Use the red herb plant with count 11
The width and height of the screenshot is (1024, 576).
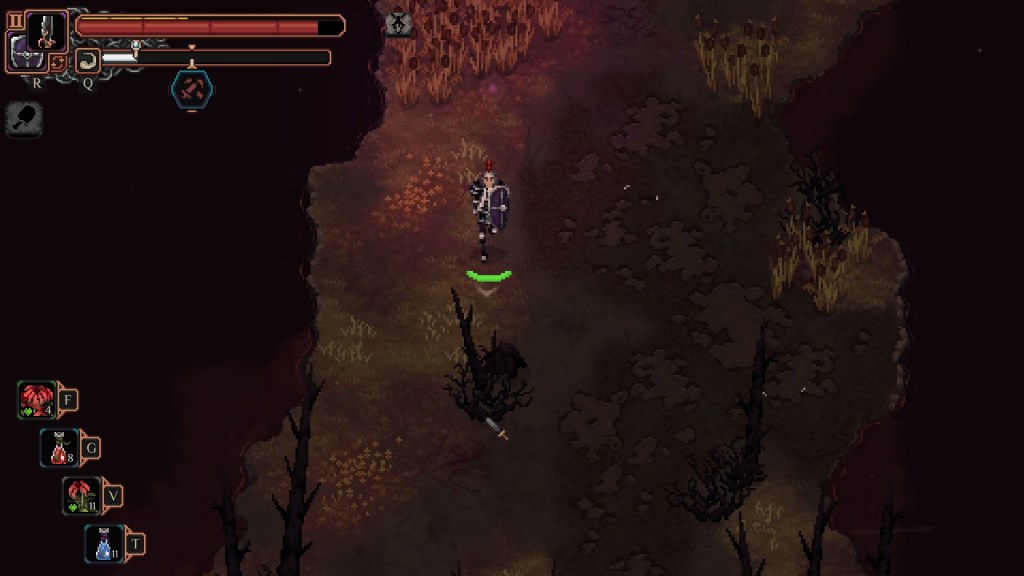coord(81,495)
